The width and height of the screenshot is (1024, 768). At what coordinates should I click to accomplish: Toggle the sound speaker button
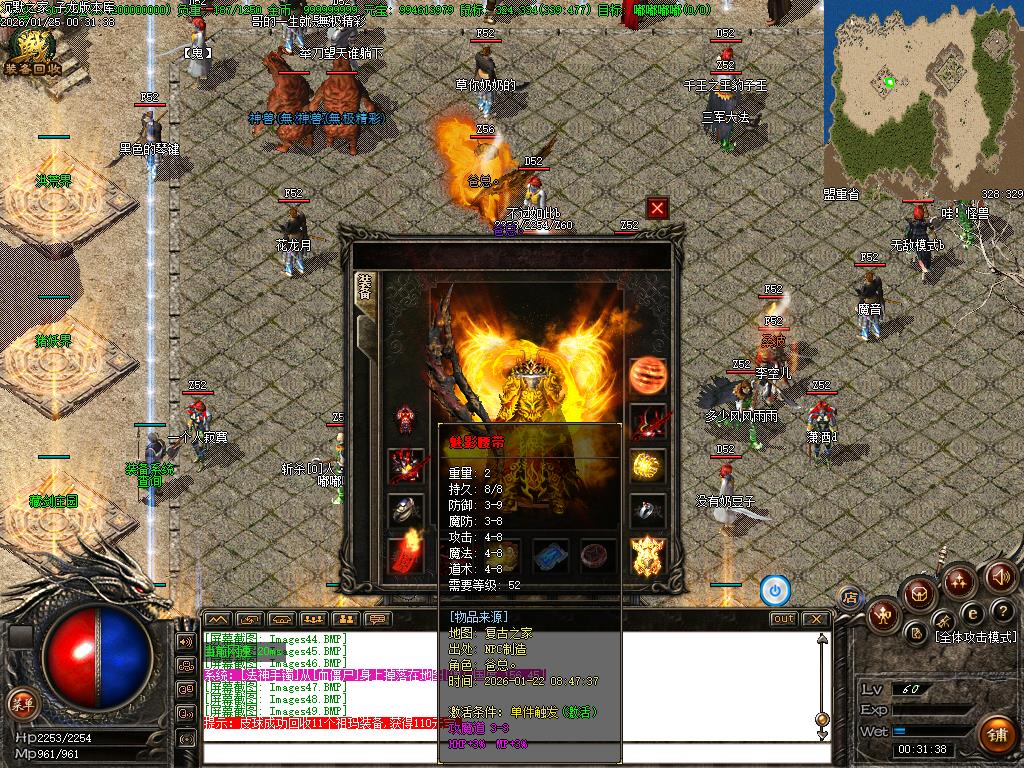[1001, 577]
